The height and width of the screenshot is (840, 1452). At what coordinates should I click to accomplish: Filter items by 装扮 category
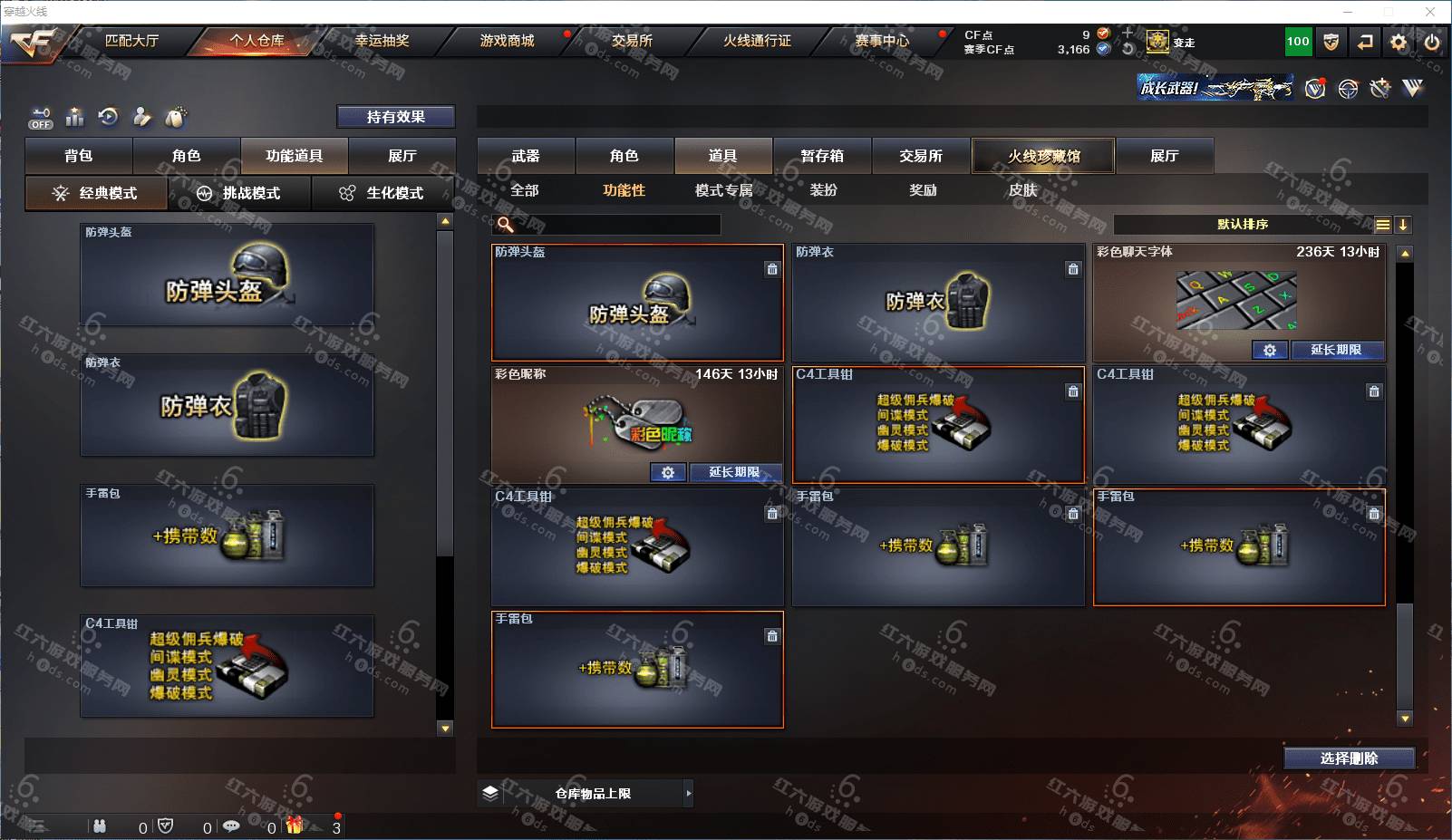(x=823, y=190)
